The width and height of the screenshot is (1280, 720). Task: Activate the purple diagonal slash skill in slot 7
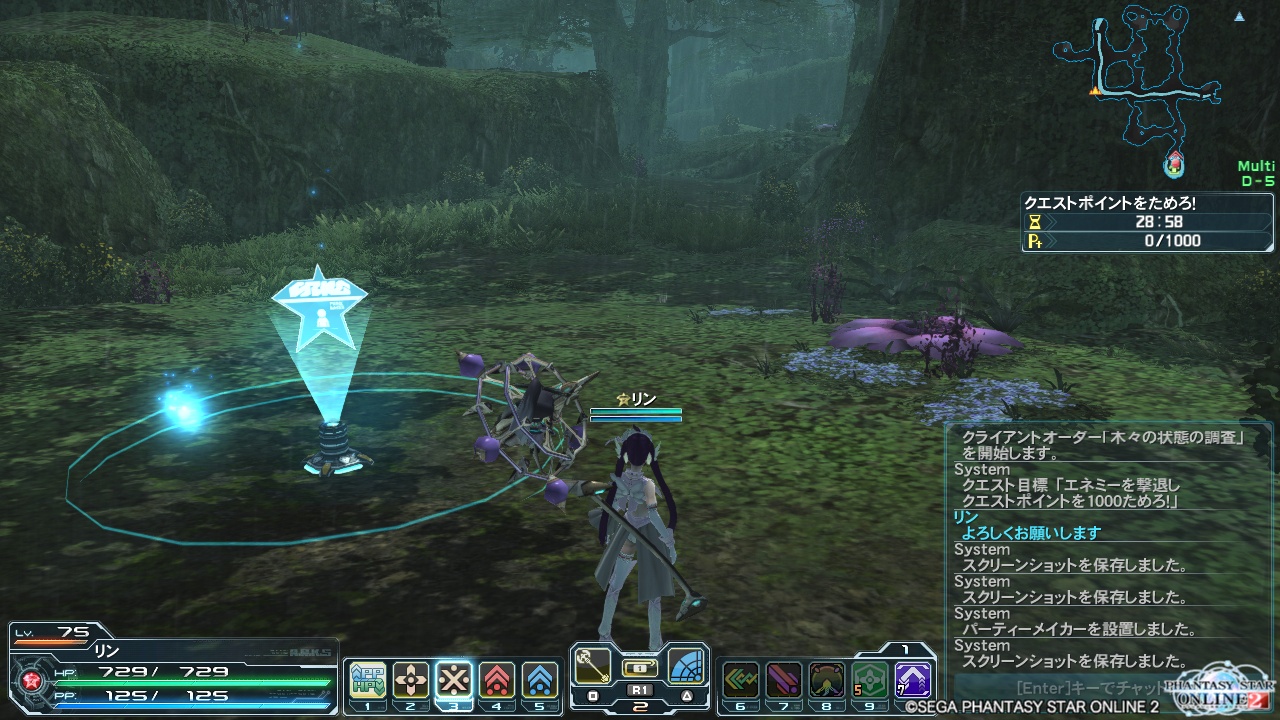click(783, 680)
